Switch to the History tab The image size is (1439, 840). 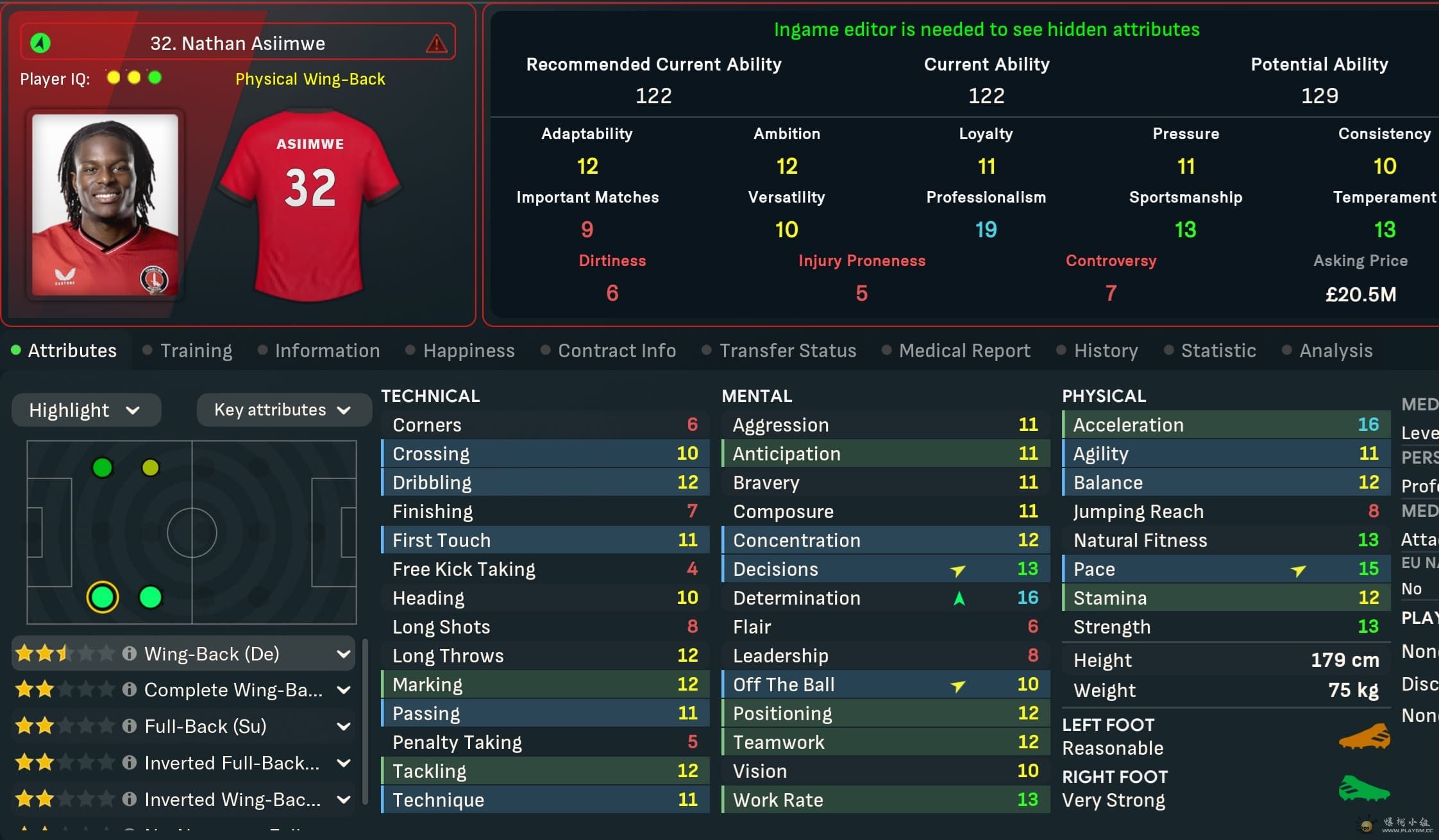coord(1106,351)
